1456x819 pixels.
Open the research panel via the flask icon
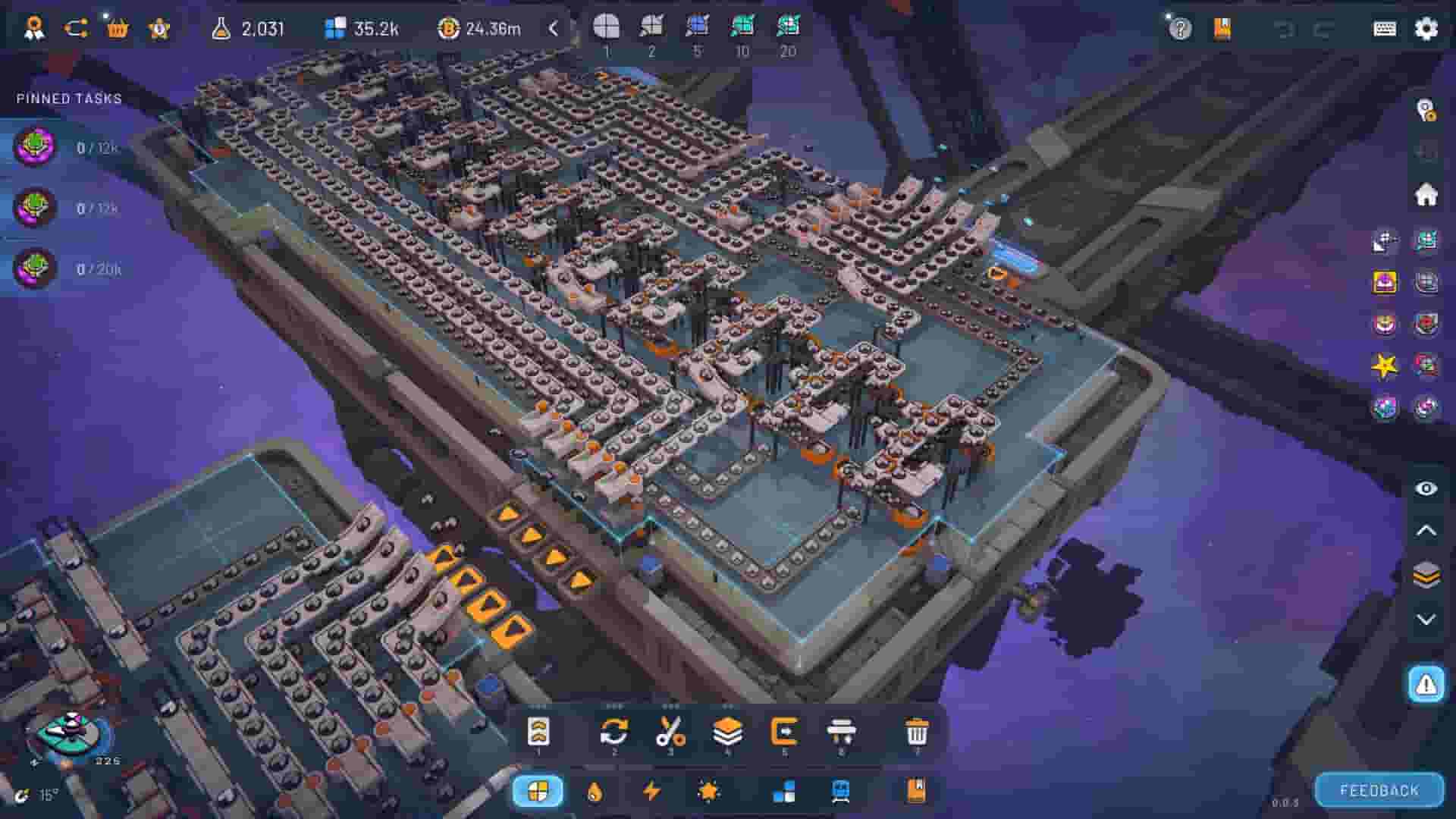pyautogui.click(x=220, y=30)
